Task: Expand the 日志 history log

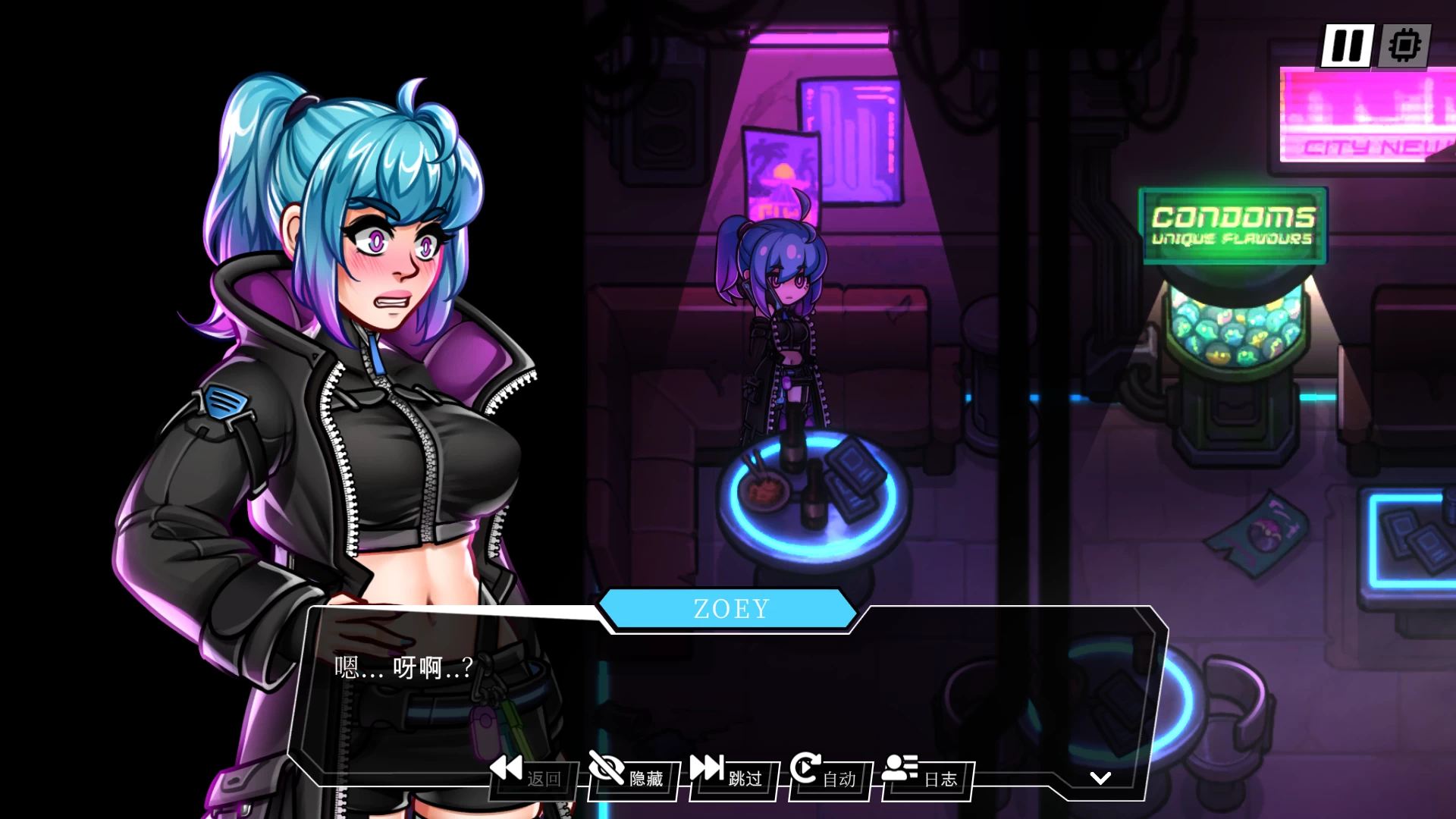Action: pyautogui.click(x=940, y=779)
